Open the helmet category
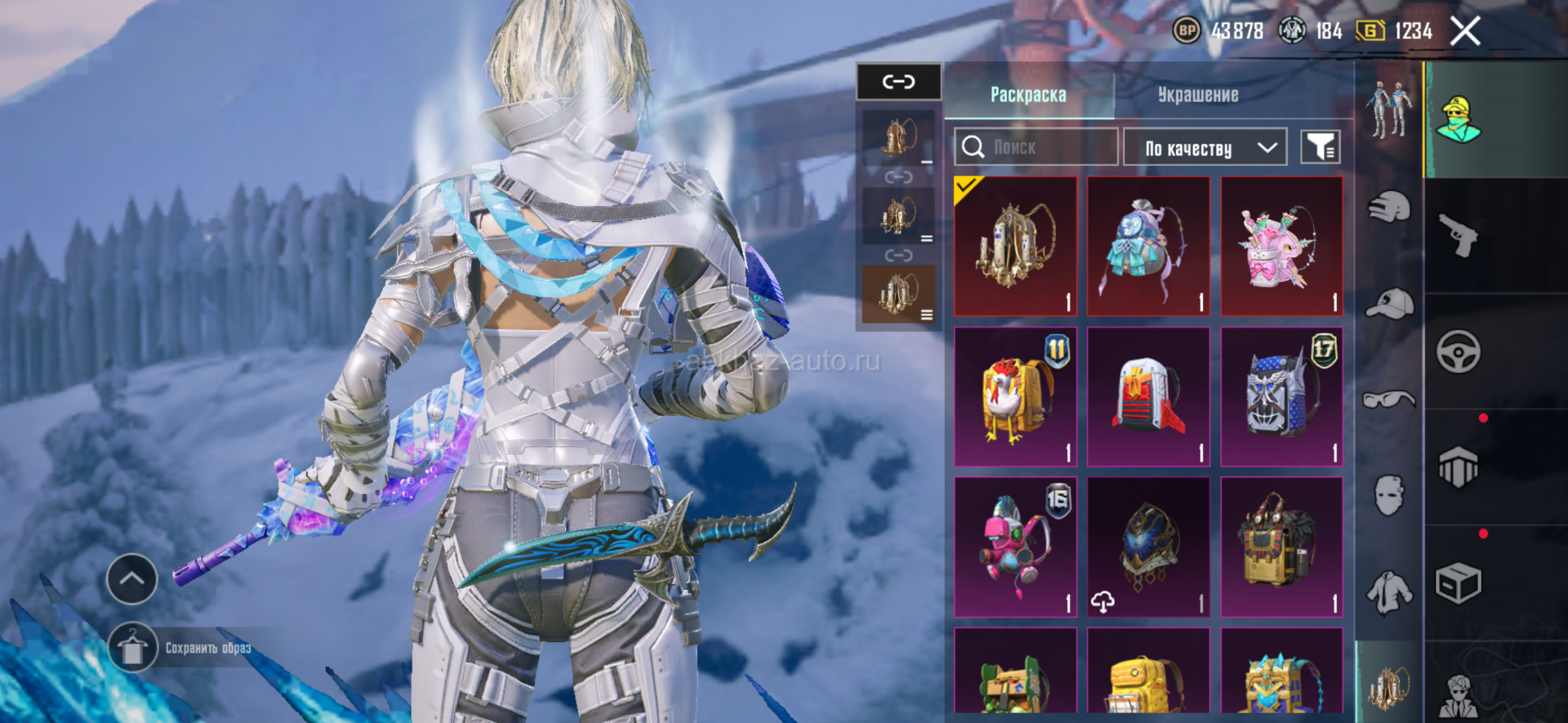1568x723 pixels. coord(1389,207)
